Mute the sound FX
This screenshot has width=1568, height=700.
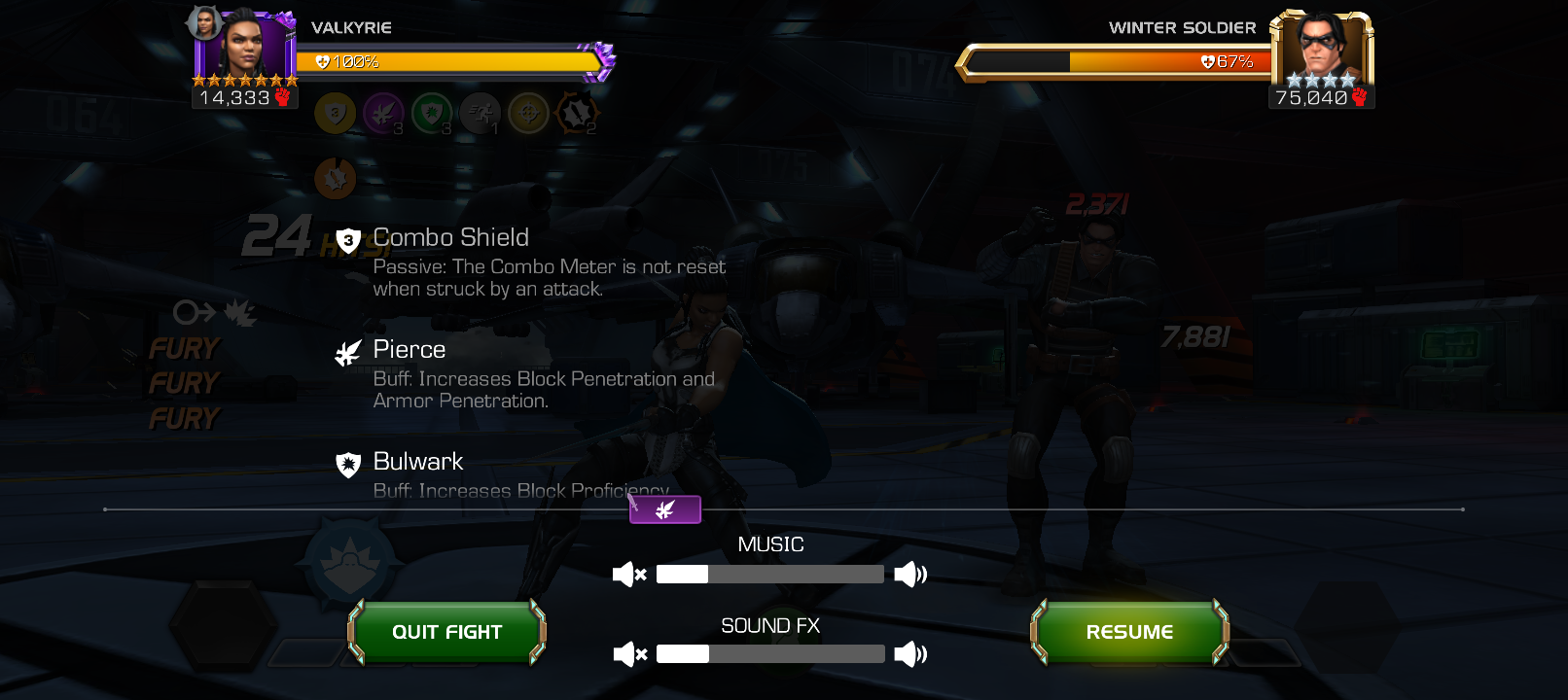629,654
